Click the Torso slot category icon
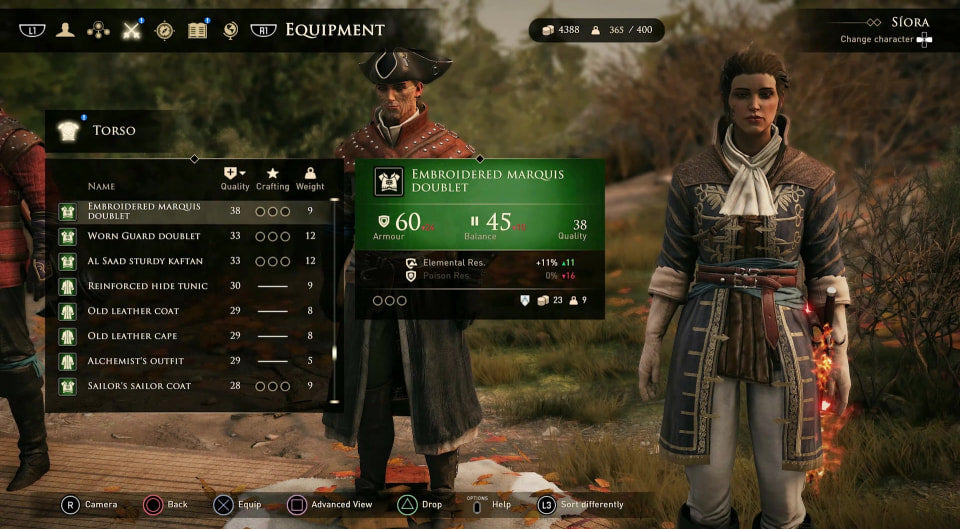Viewport: 960px width, 529px height. [x=68, y=130]
